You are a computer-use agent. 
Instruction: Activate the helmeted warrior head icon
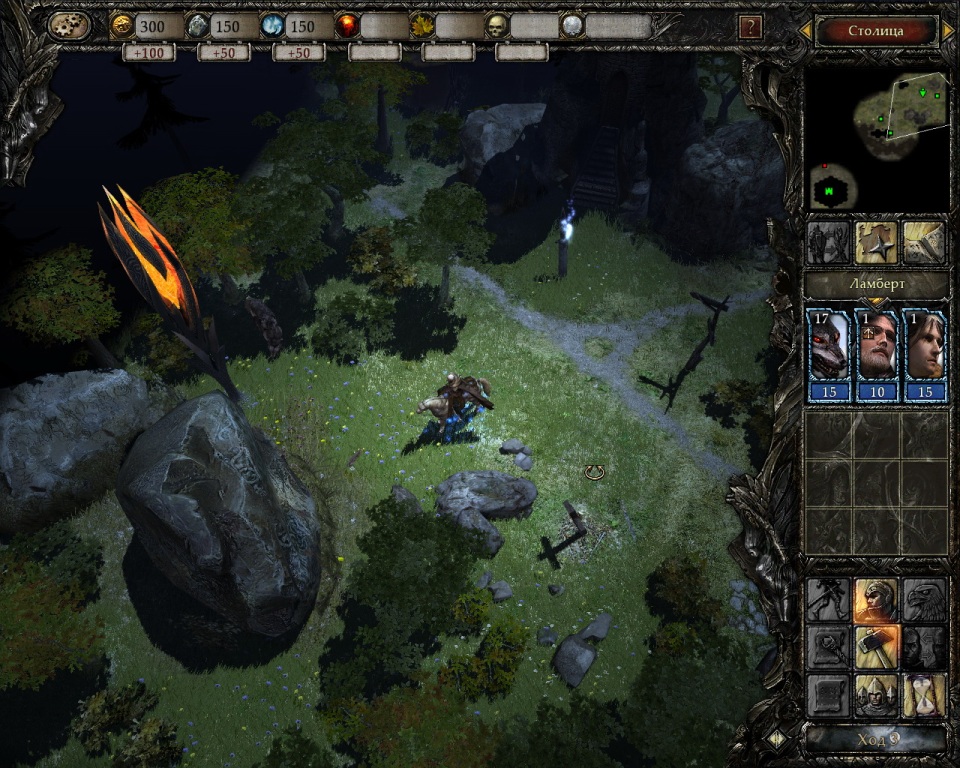tap(876, 599)
